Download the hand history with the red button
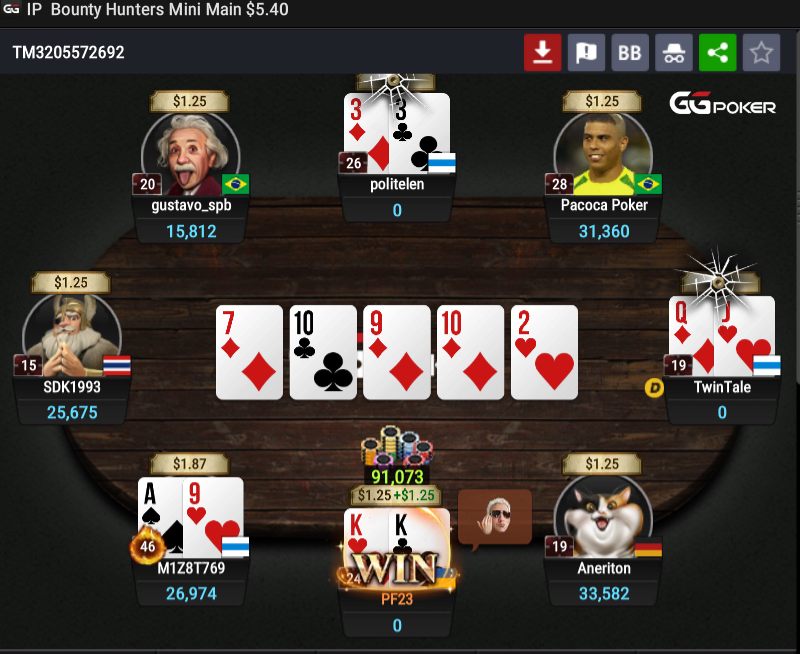 543,52
